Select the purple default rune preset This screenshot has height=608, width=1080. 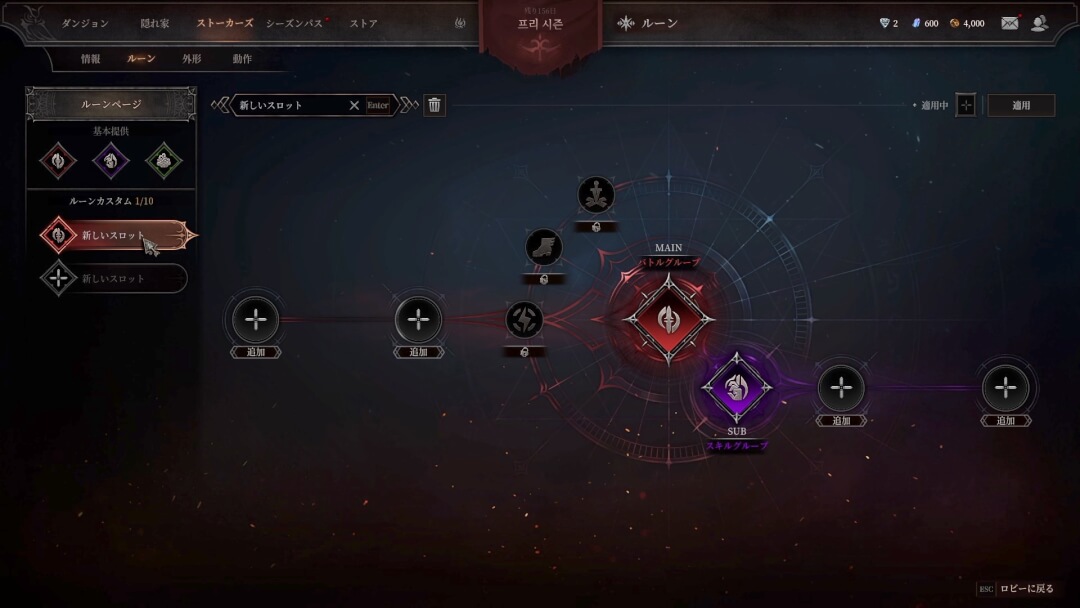110,160
